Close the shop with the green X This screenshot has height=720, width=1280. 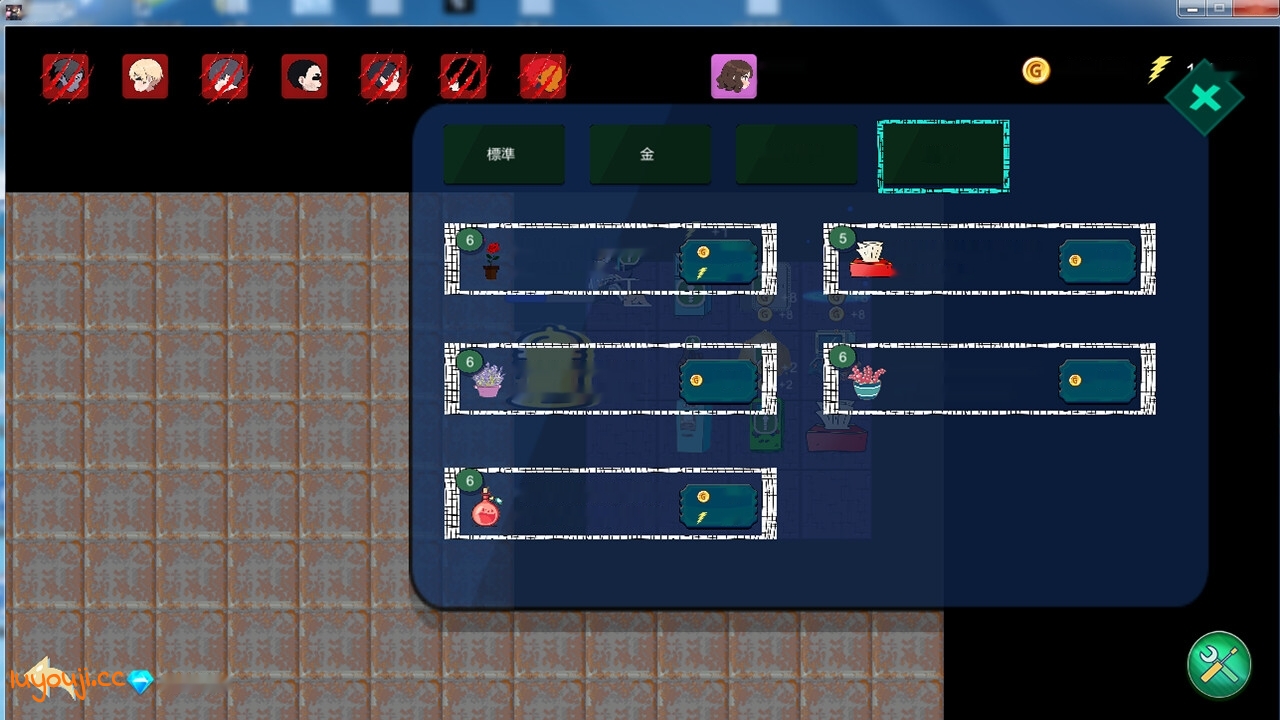(x=1206, y=97)
